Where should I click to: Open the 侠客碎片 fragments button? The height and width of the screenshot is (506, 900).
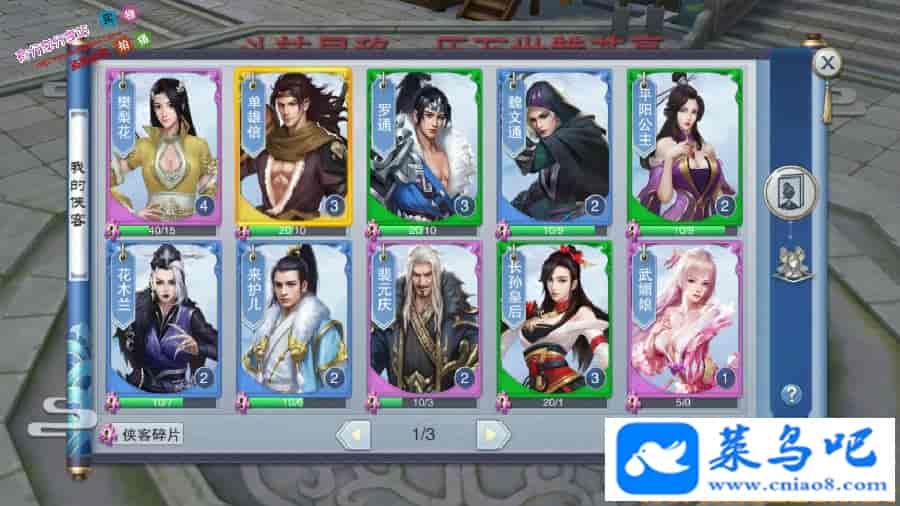(x=143, y=435)
